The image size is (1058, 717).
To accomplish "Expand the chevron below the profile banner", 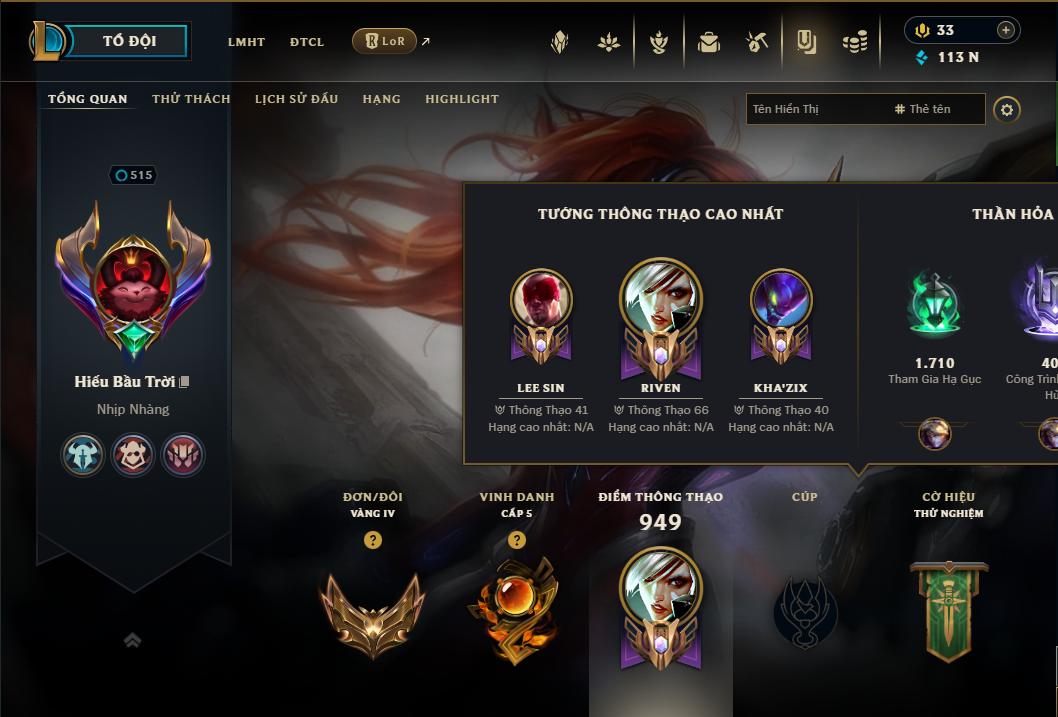I will click(132, 640).
